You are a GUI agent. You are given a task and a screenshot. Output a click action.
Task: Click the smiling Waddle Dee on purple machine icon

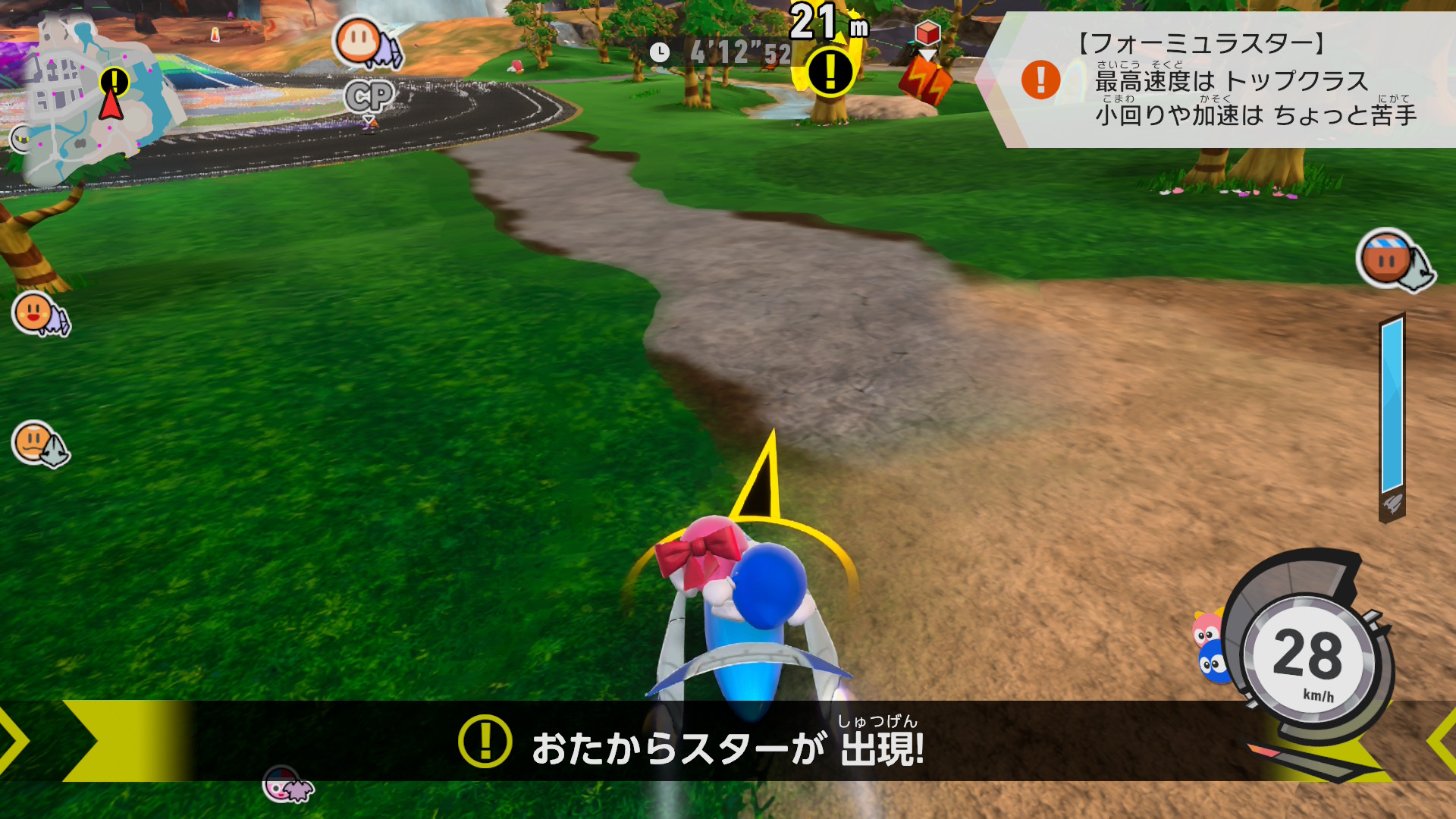click(x=40, y=313)
